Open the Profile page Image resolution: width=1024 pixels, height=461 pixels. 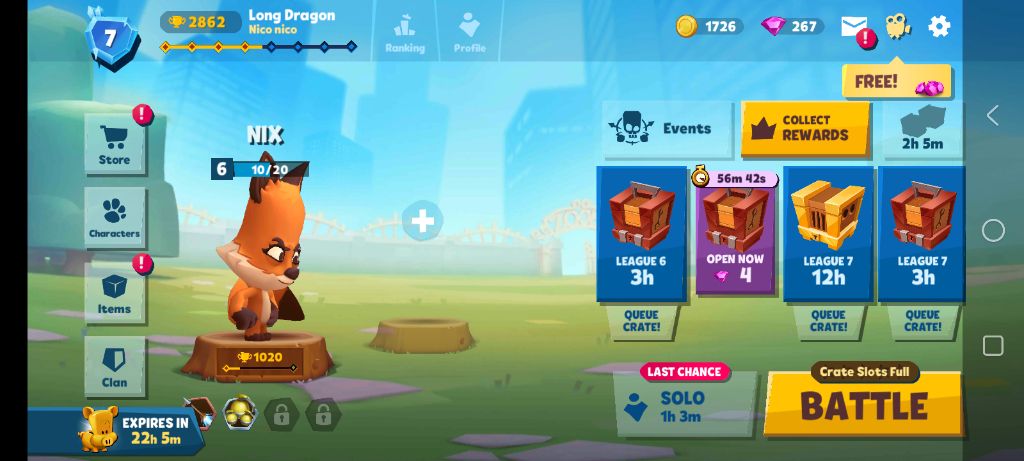pos(469,32)
